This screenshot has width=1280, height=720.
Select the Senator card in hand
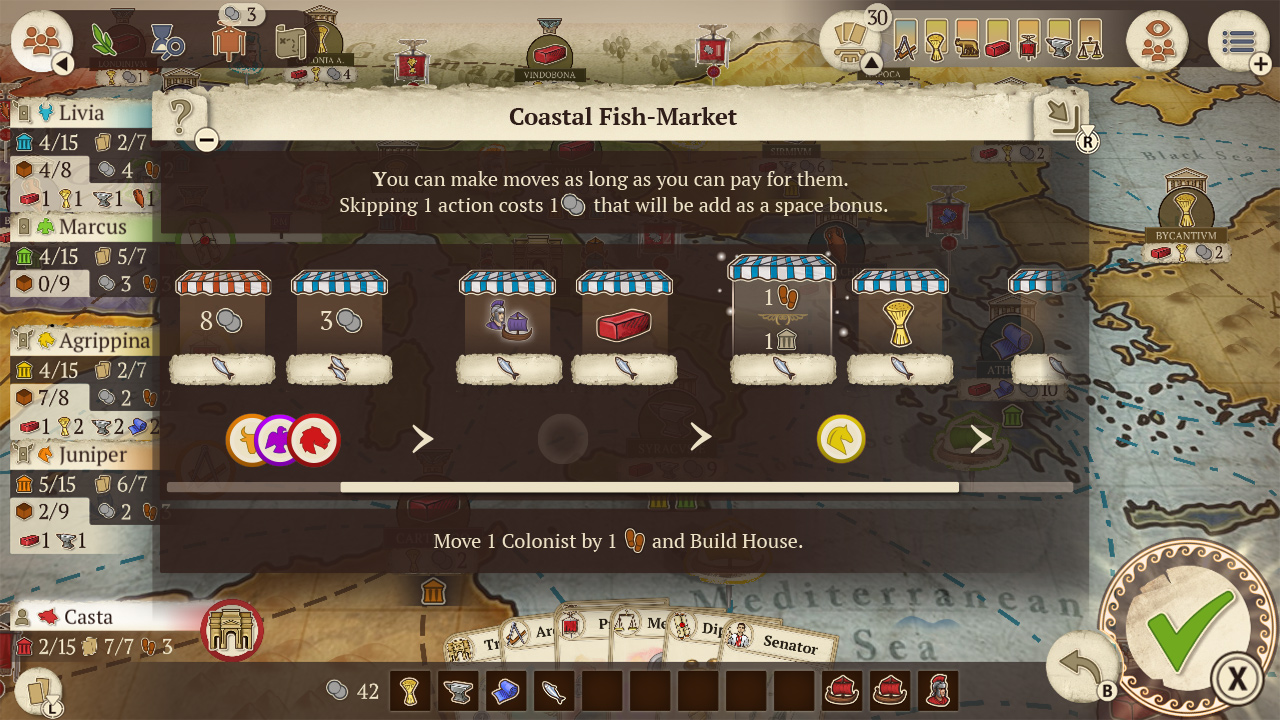(x=790, y=647)
